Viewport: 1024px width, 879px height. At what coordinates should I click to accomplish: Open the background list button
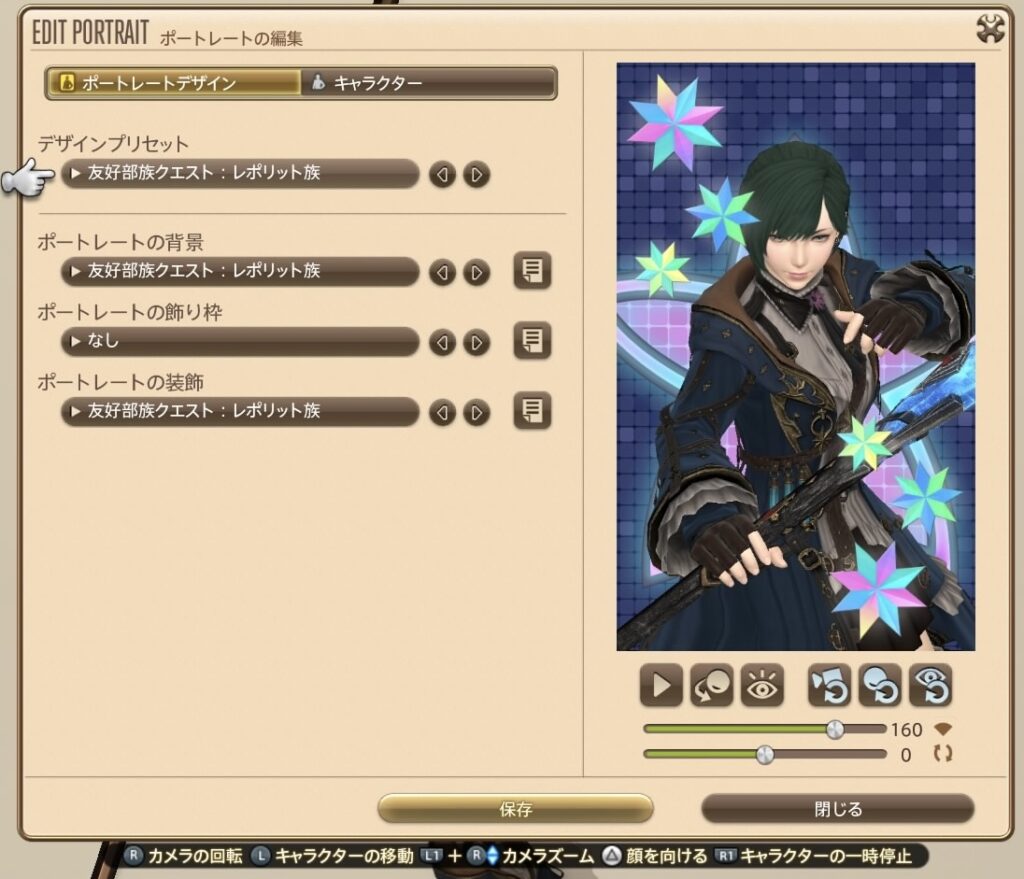tap(532, 271)
